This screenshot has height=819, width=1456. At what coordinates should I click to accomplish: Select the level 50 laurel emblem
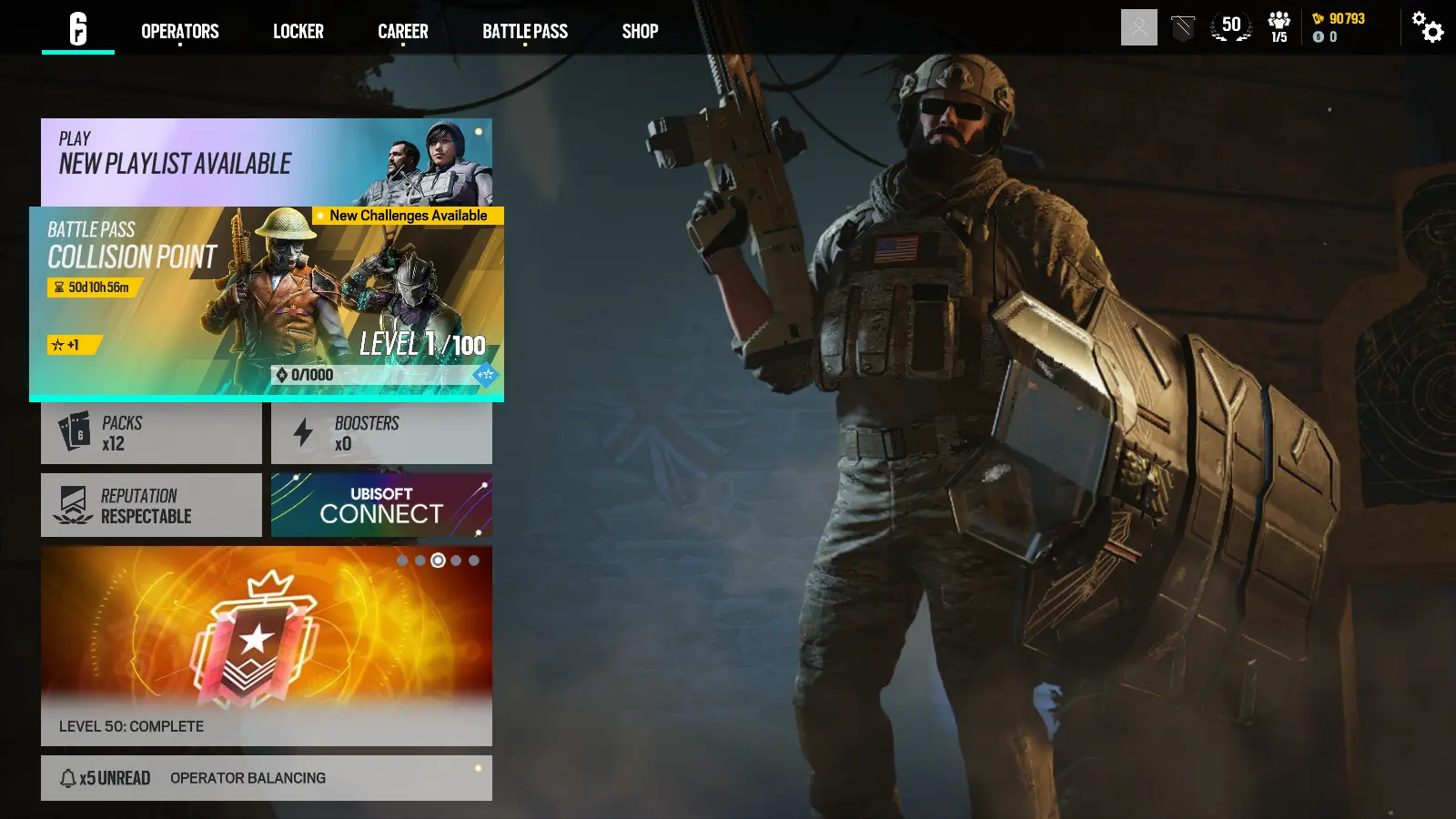click(1230, 27)
